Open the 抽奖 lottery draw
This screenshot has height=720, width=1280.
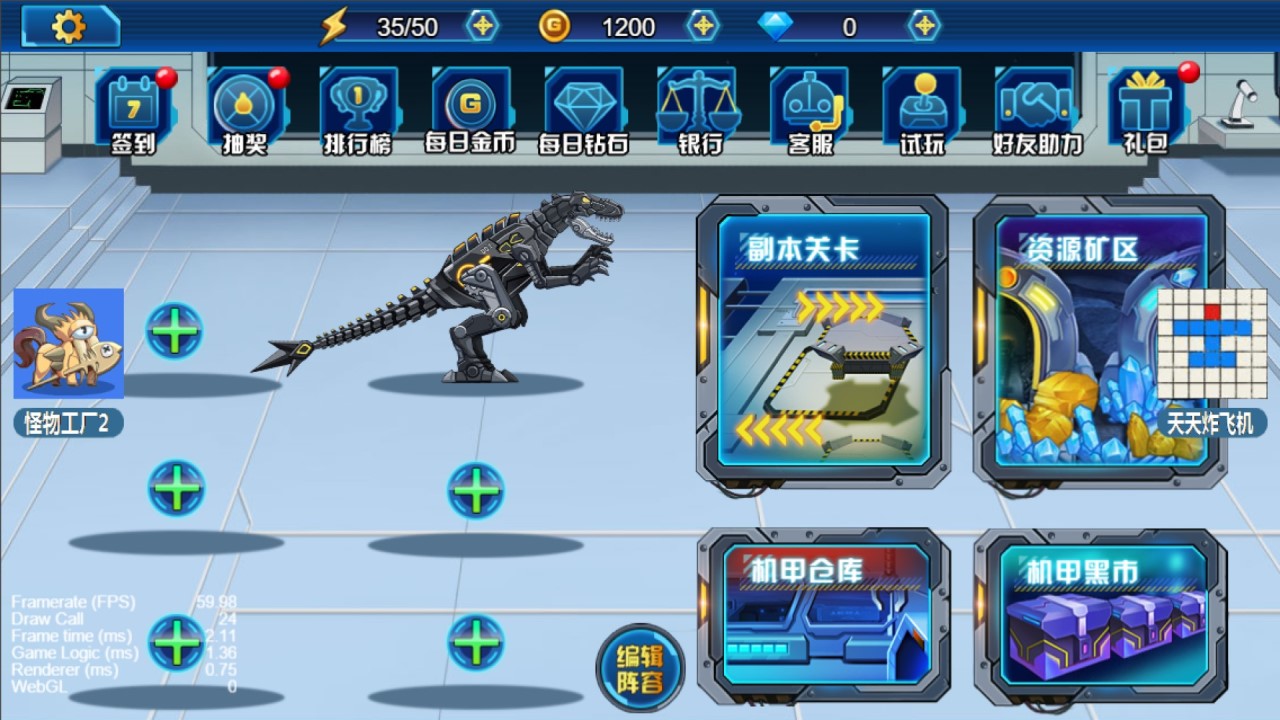click(245, 110)
